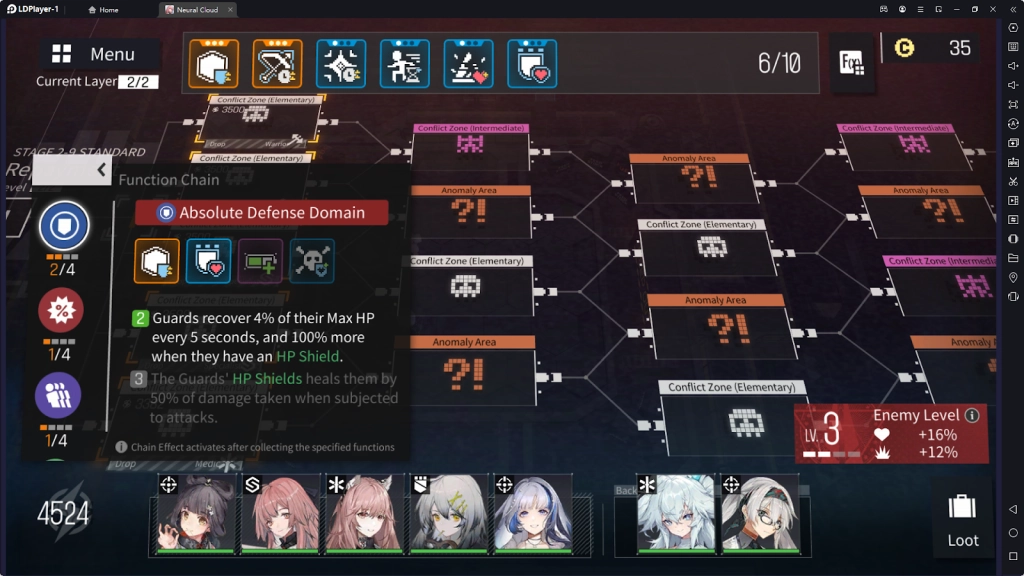Click the grayed skull shield function icon
1024x576 pixels.
click(x=312, y=261)
